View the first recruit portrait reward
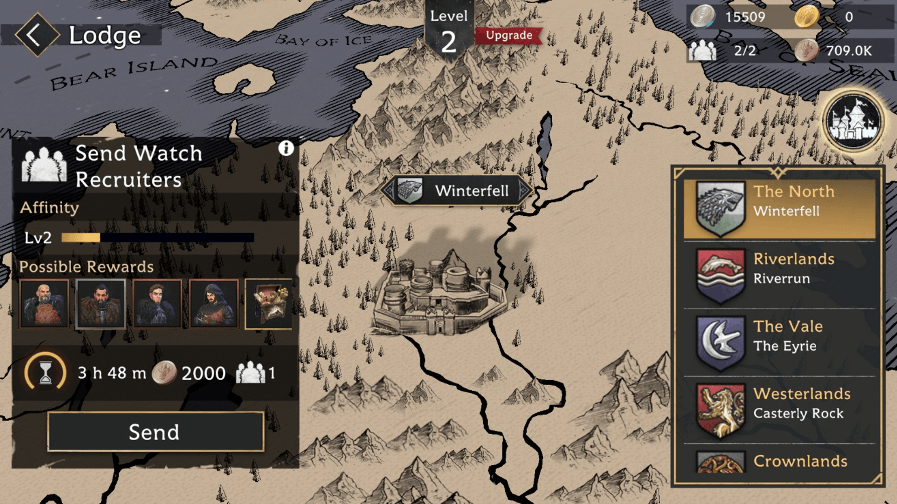This screenshot has width=897, height=504. (x=45, y=304)
